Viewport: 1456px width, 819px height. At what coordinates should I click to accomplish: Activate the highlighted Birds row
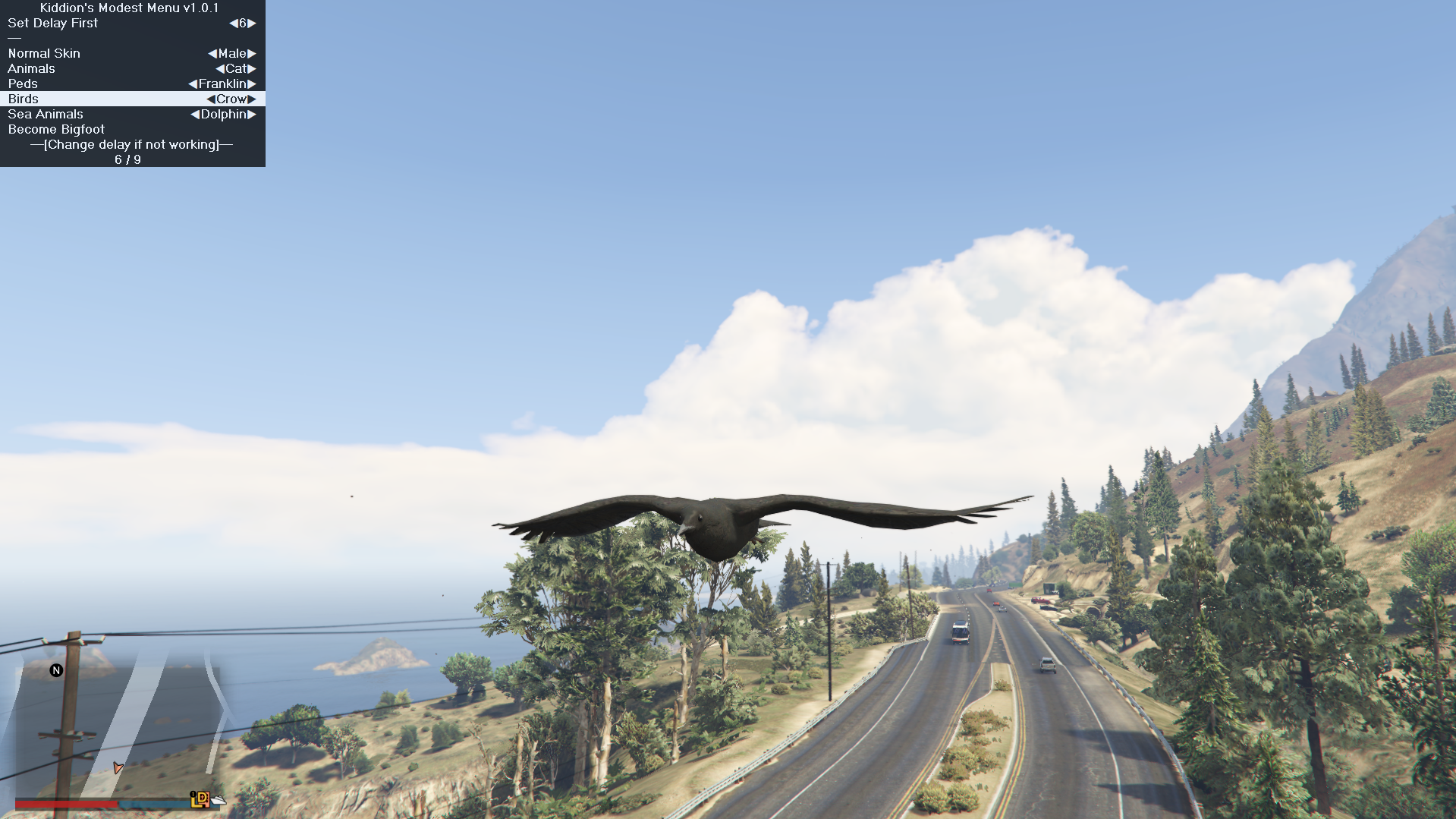coord(24,99)
